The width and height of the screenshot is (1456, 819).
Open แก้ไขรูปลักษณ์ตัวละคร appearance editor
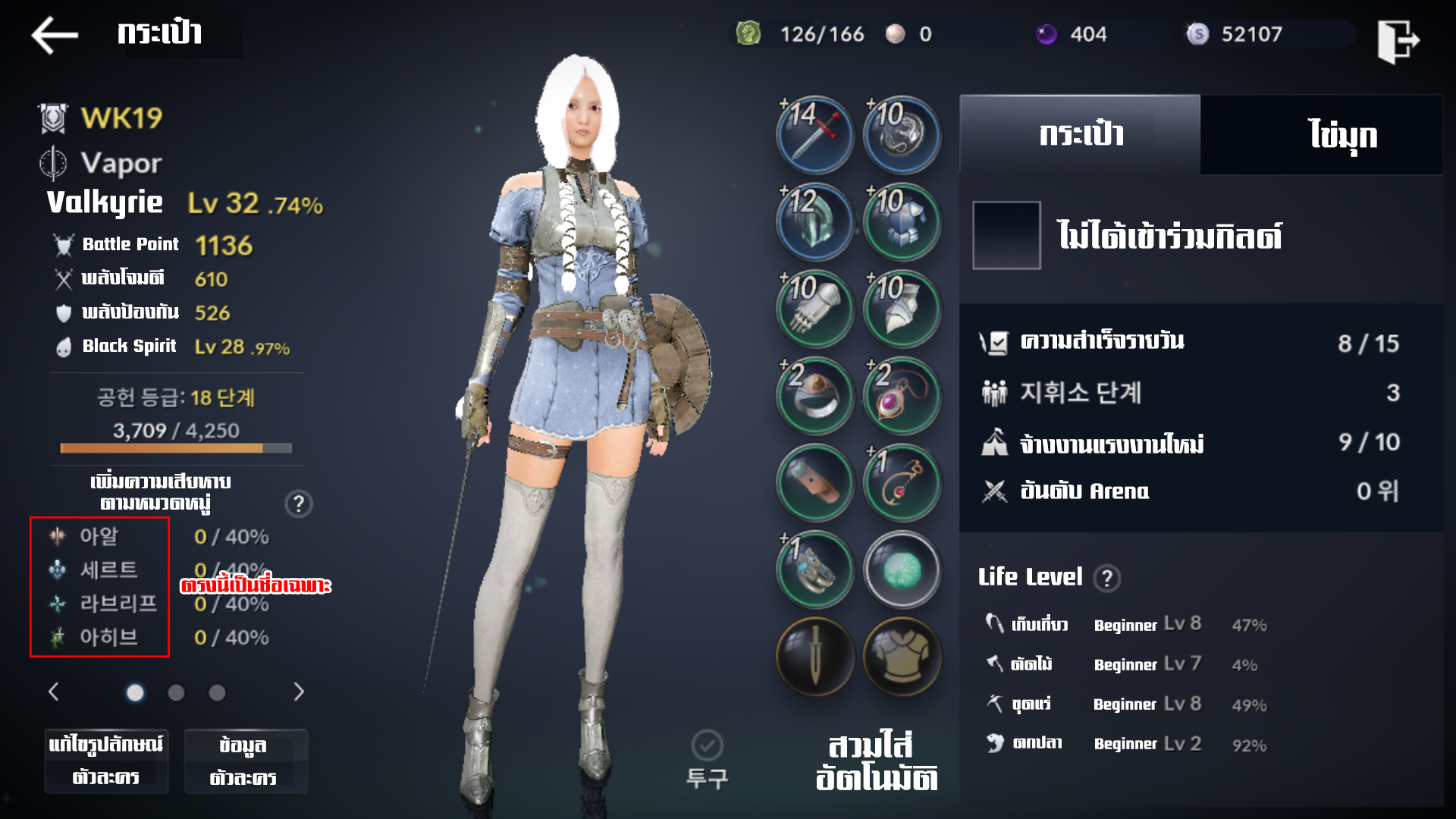(106, 761)
